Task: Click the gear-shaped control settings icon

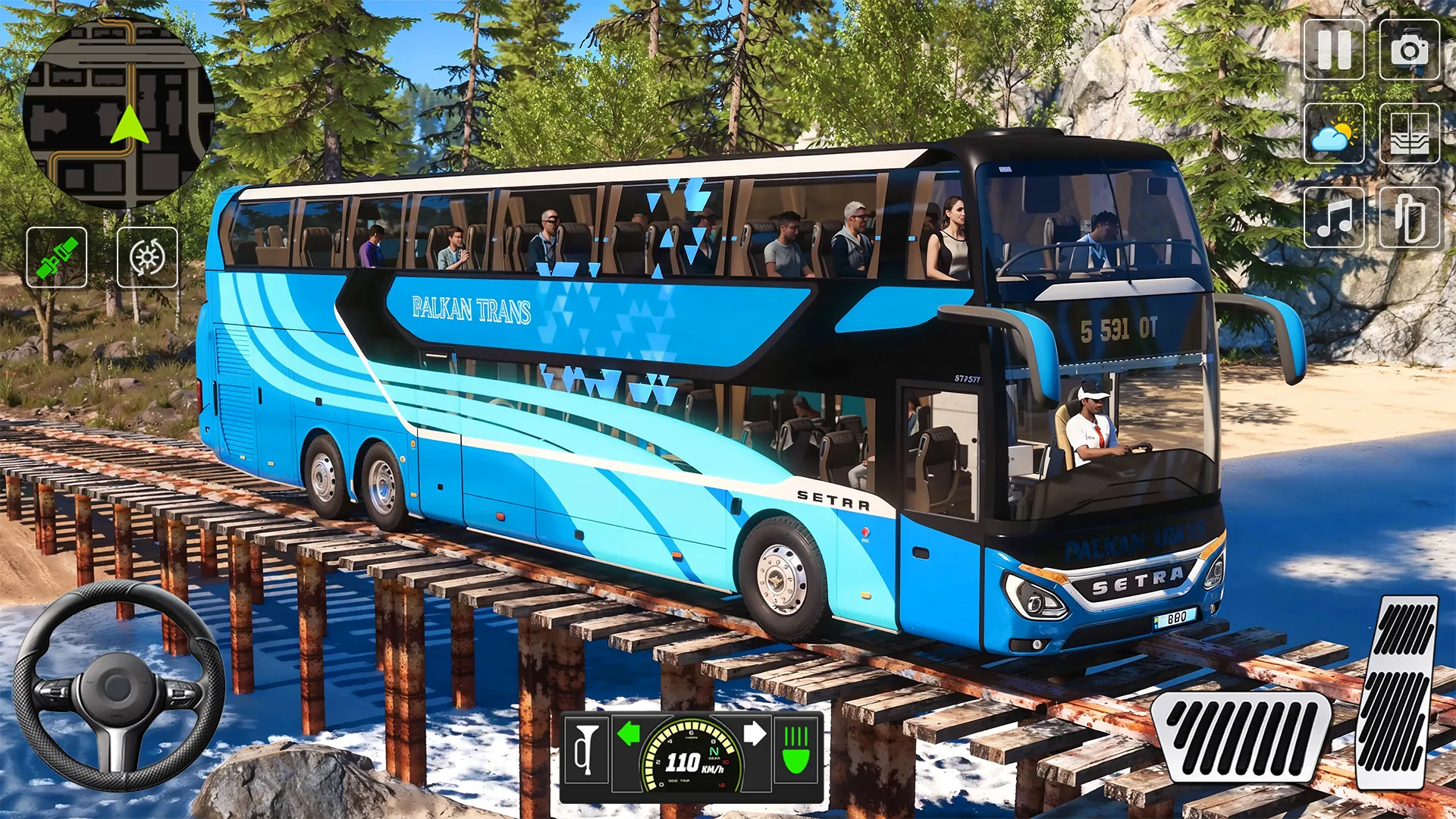Action: click(147, 257)
